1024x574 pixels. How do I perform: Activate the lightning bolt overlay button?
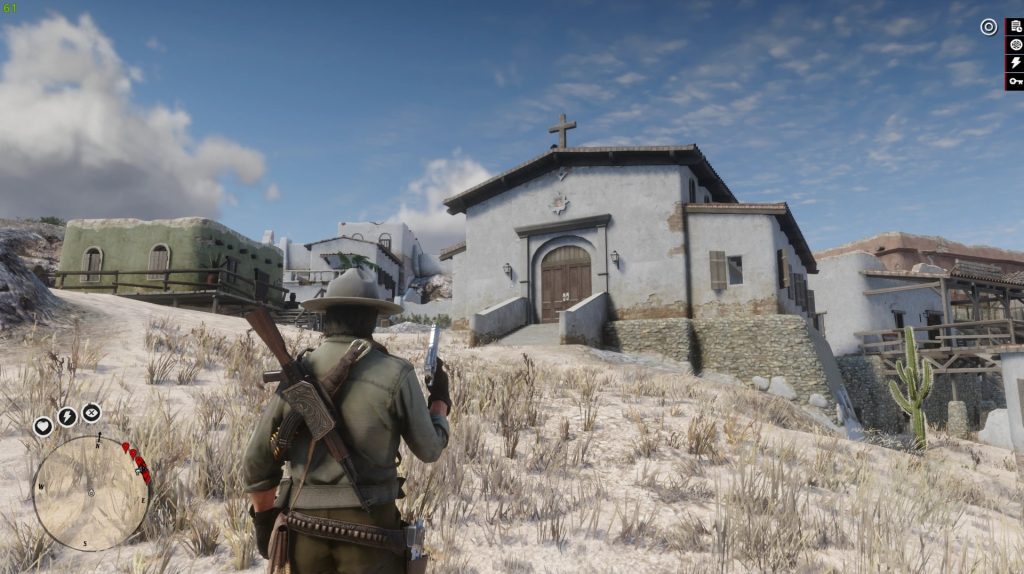pos(1015,63)
